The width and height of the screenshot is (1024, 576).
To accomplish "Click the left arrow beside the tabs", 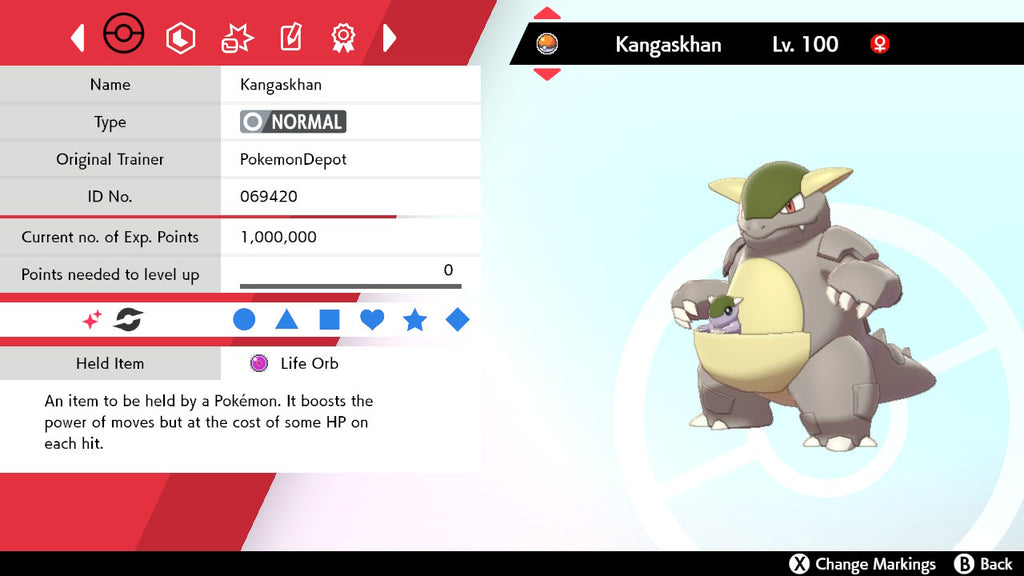I will (78, 38).
